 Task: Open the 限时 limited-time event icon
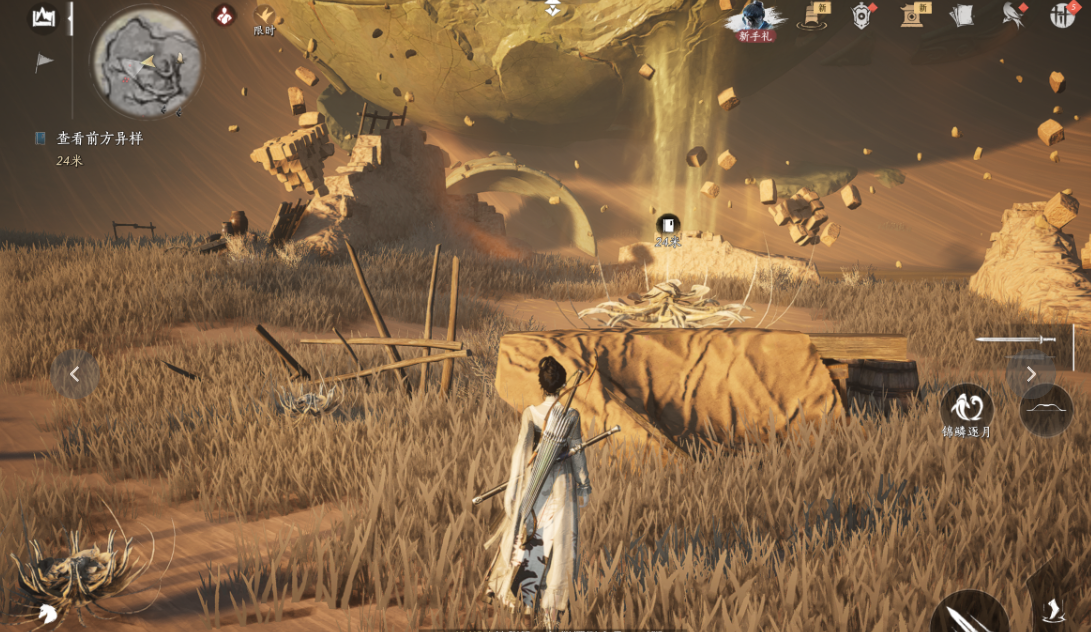click(264, 17)
